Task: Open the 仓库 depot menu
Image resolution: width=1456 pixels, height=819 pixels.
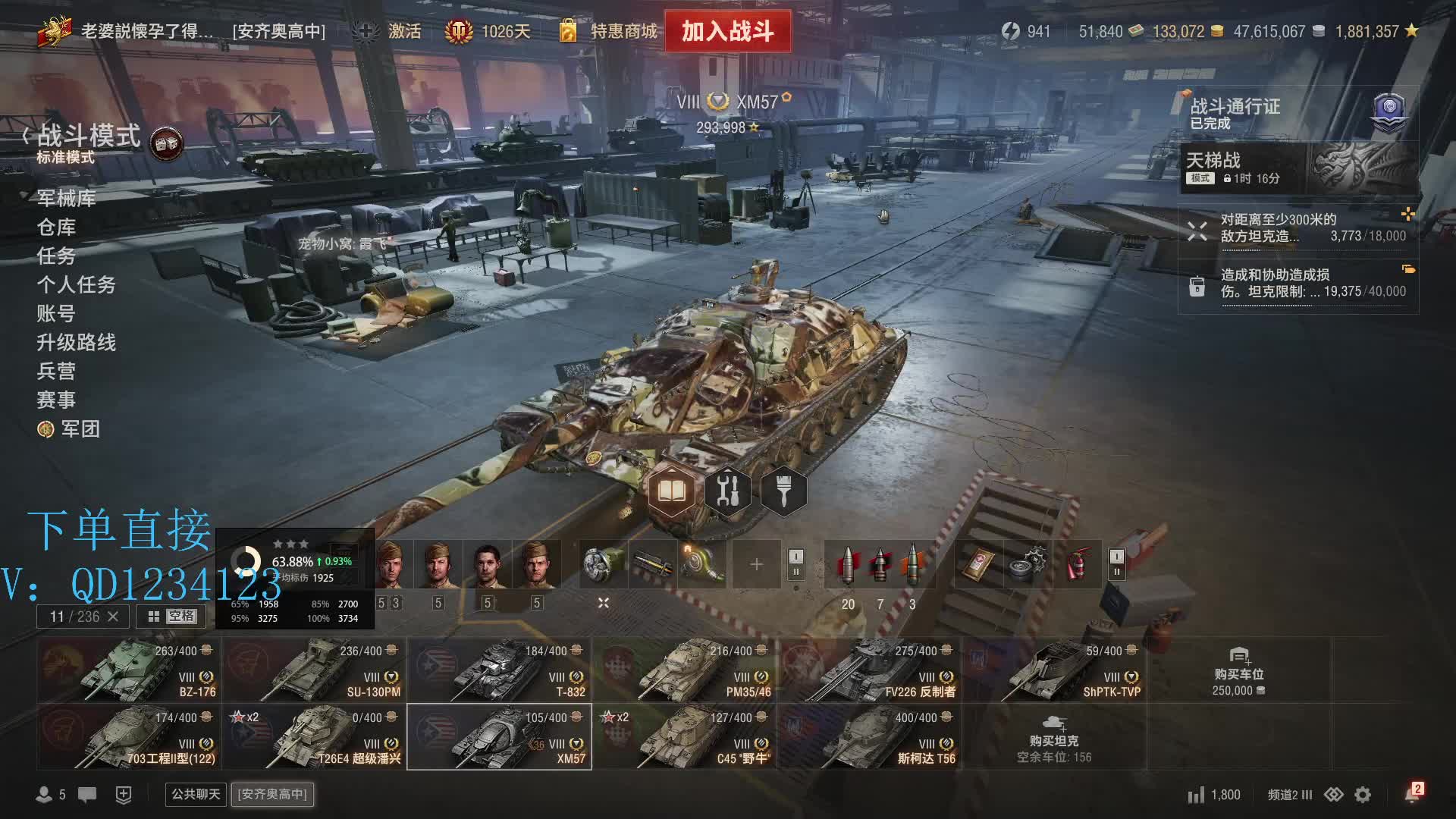Action: coord(57,227)
